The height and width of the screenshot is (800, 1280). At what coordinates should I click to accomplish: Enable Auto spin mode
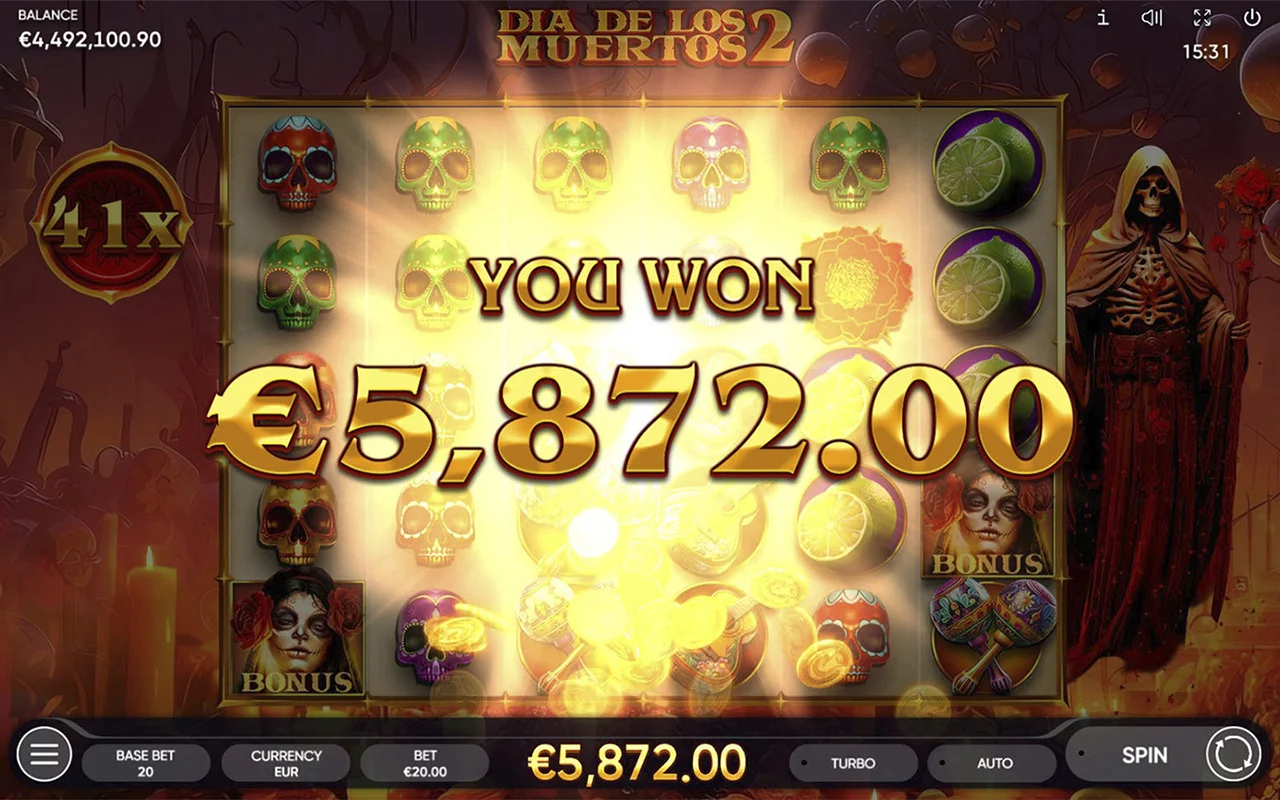995,762
